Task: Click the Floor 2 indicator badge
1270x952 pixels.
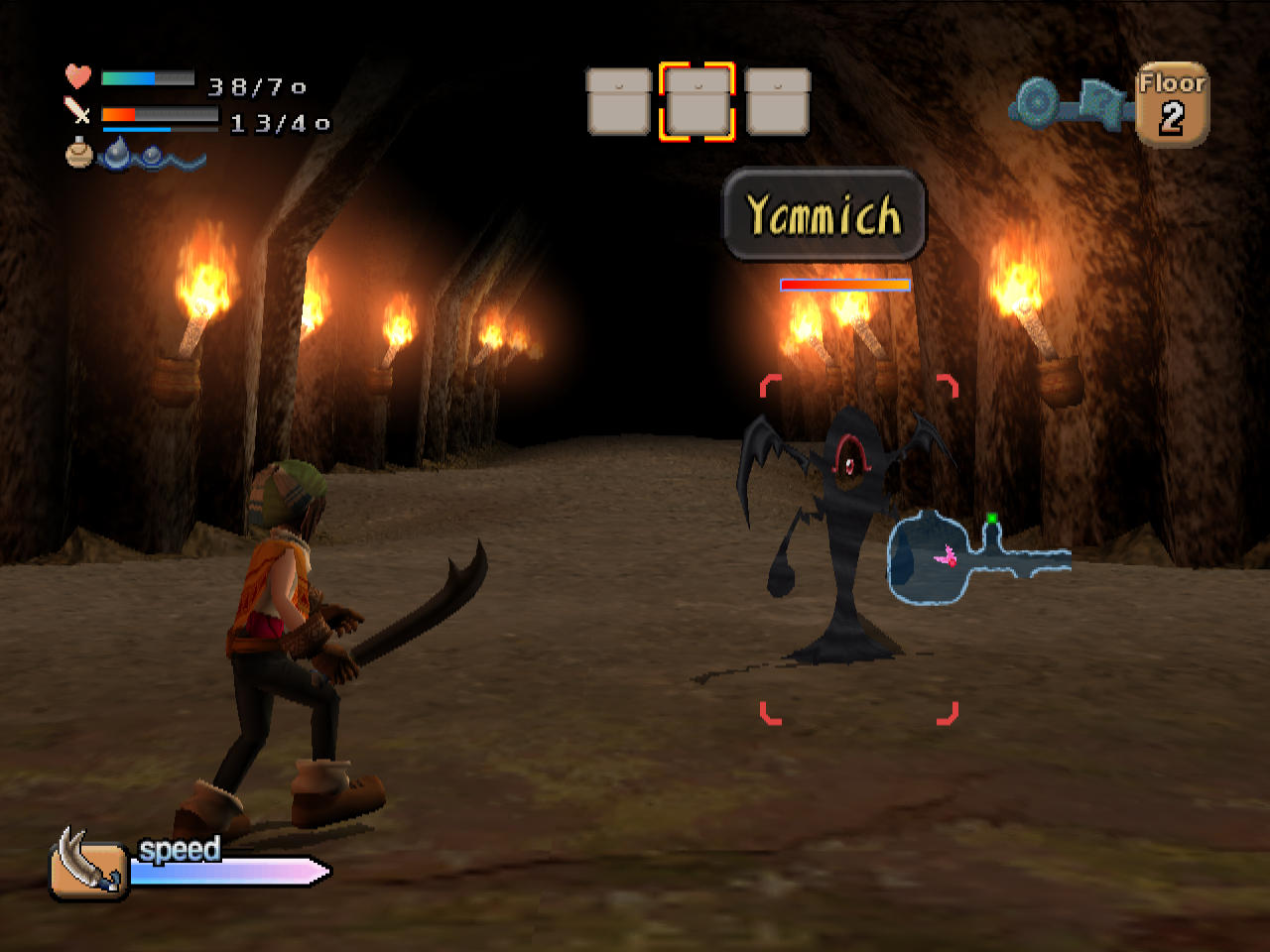Action: click(x=1172, y=105)
